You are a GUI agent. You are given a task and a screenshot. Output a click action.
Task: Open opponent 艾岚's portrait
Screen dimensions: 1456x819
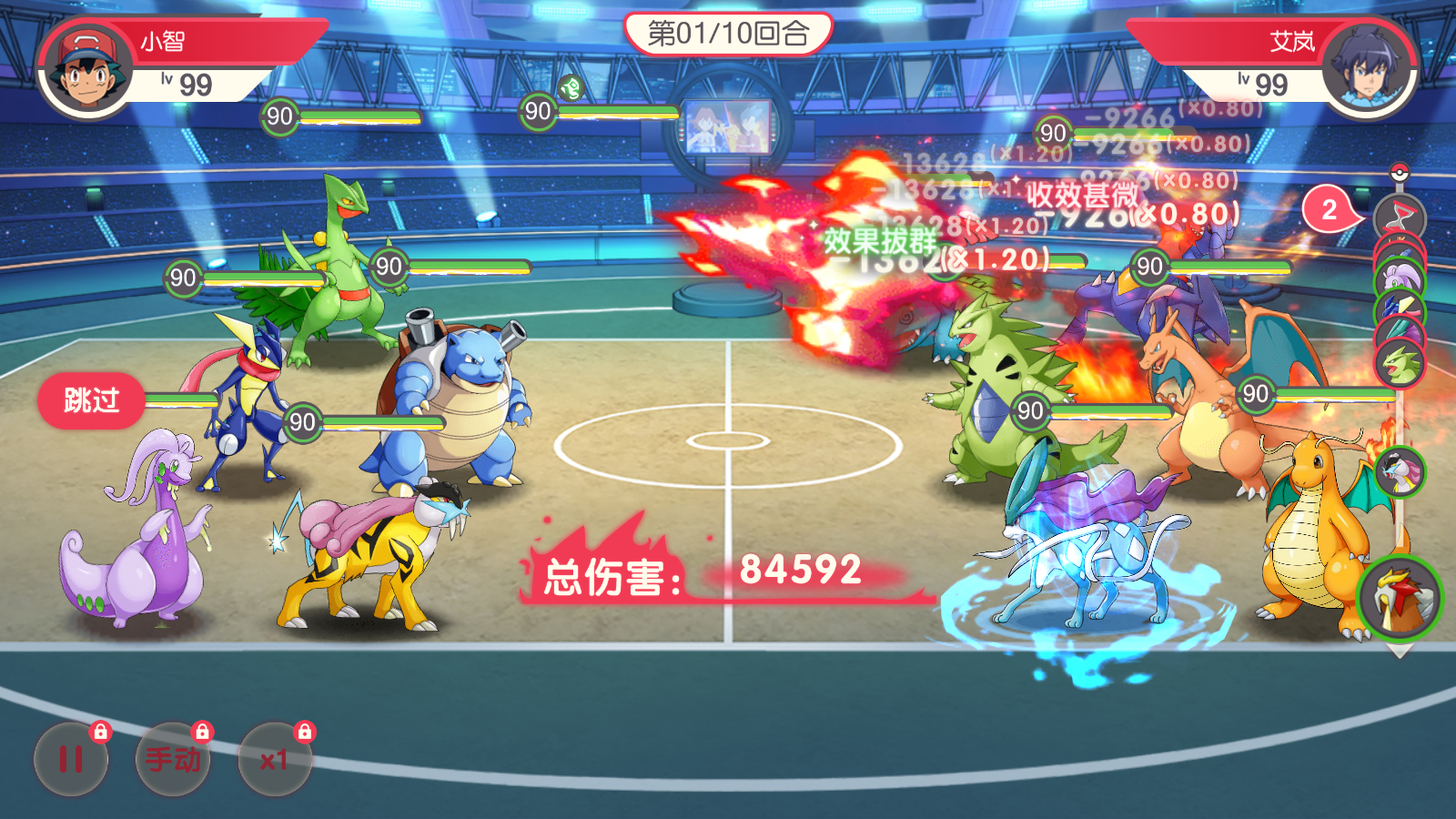click(1368, 71)
